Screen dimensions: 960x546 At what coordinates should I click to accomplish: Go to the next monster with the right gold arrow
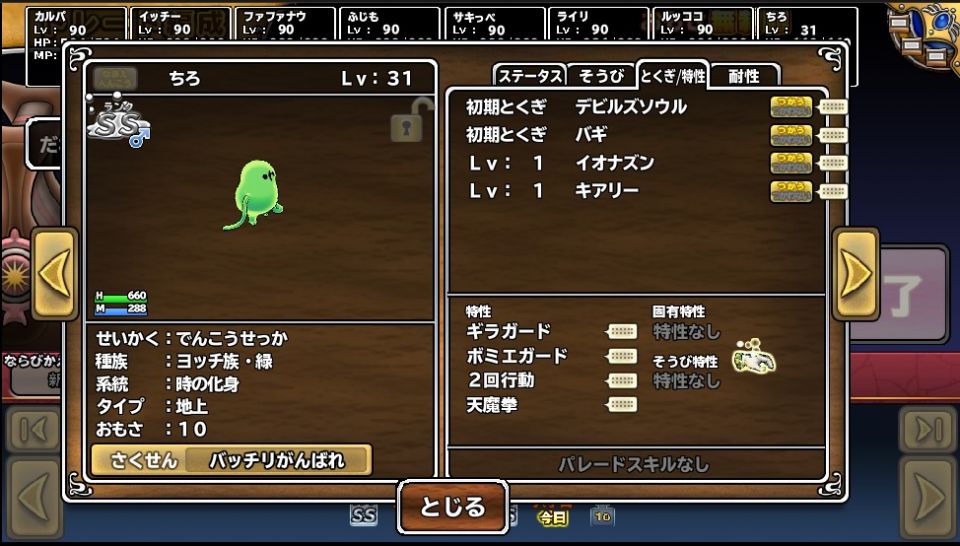(855, 274)
